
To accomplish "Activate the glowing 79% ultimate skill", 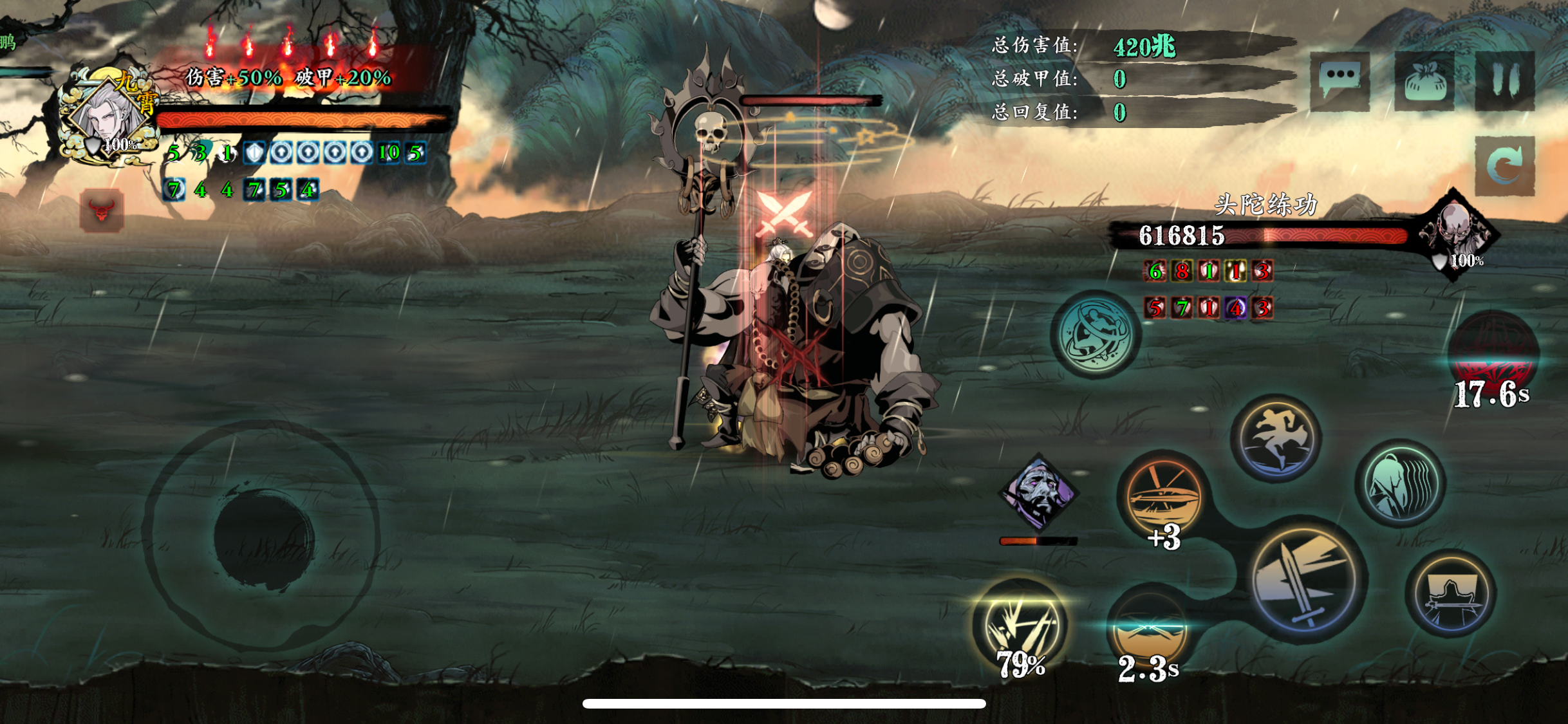I will [1020, 626].
